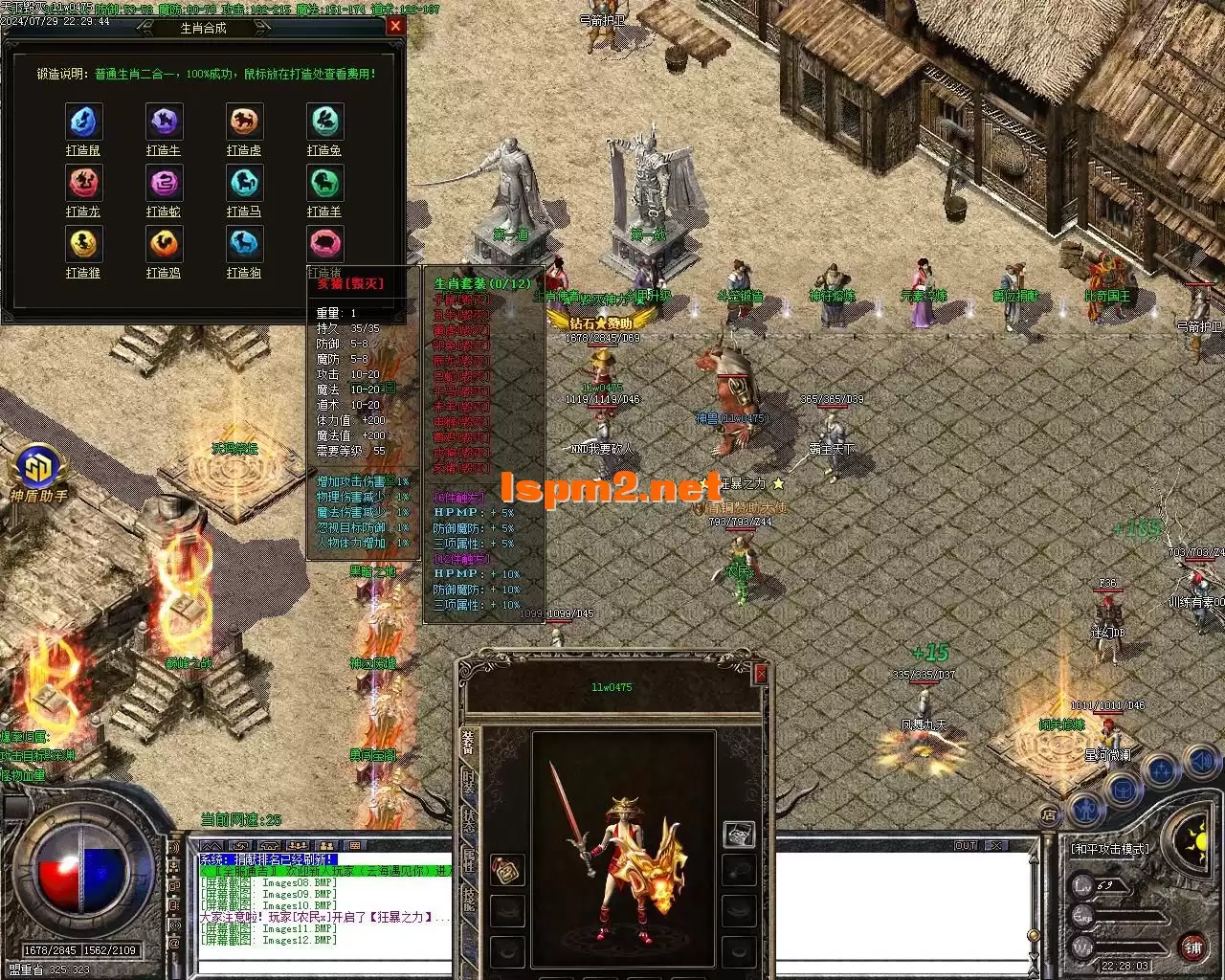Close the 生肖合成 zodiac crafting window
Image resolution: width=1225 pixels, height=980 pixels.
click(x=395, y=27)
